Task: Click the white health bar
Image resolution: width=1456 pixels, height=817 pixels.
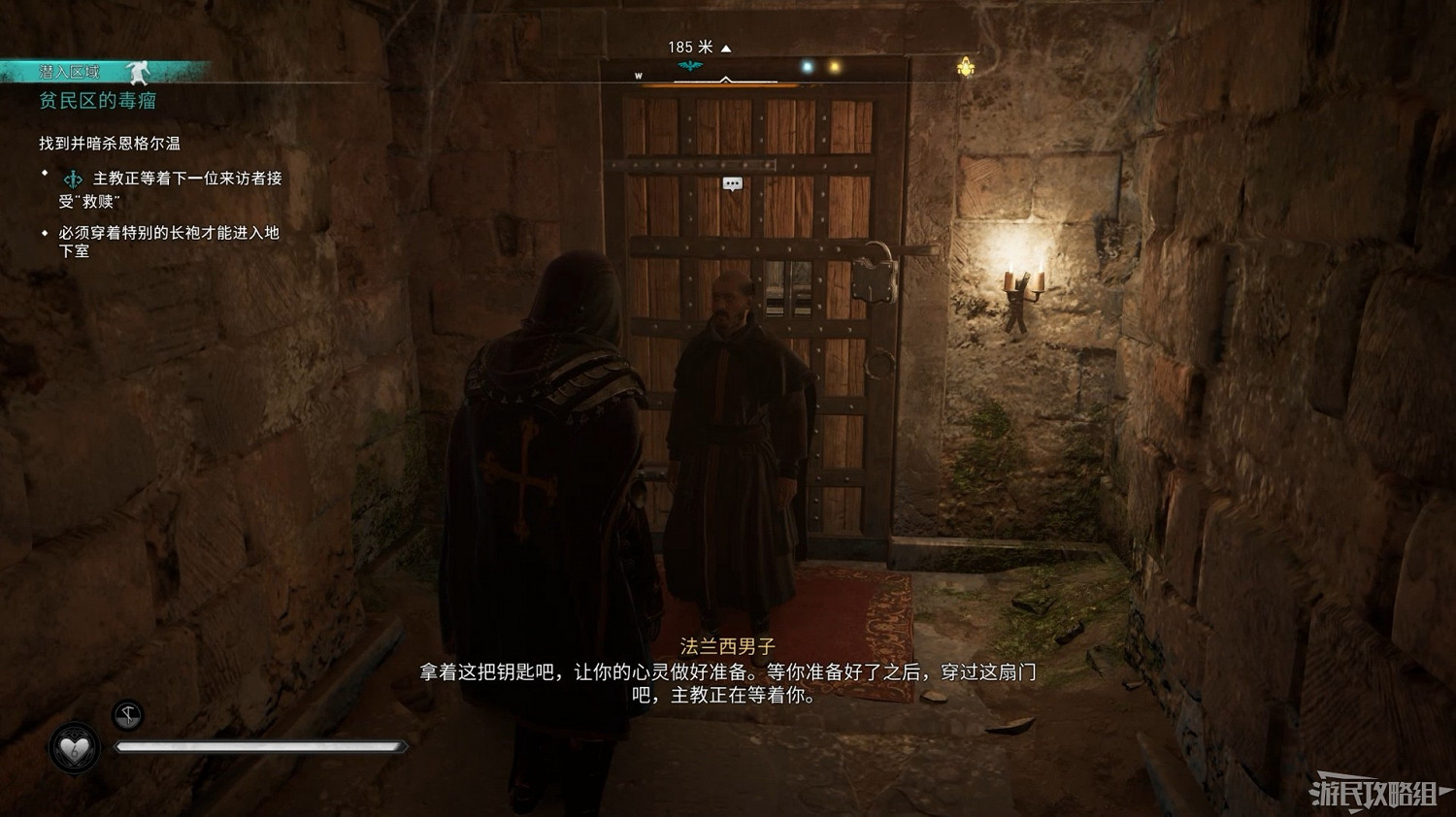Action: pyautogui.click(x=262, y=747)
